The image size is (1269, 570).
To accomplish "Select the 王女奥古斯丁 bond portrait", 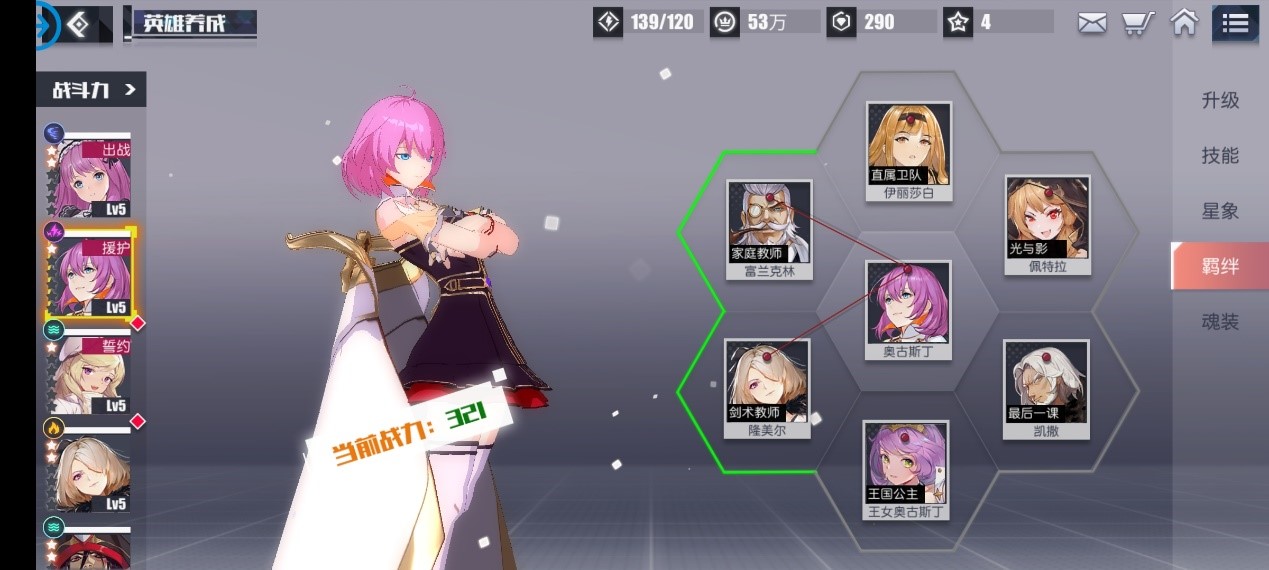I will point(905,462).
